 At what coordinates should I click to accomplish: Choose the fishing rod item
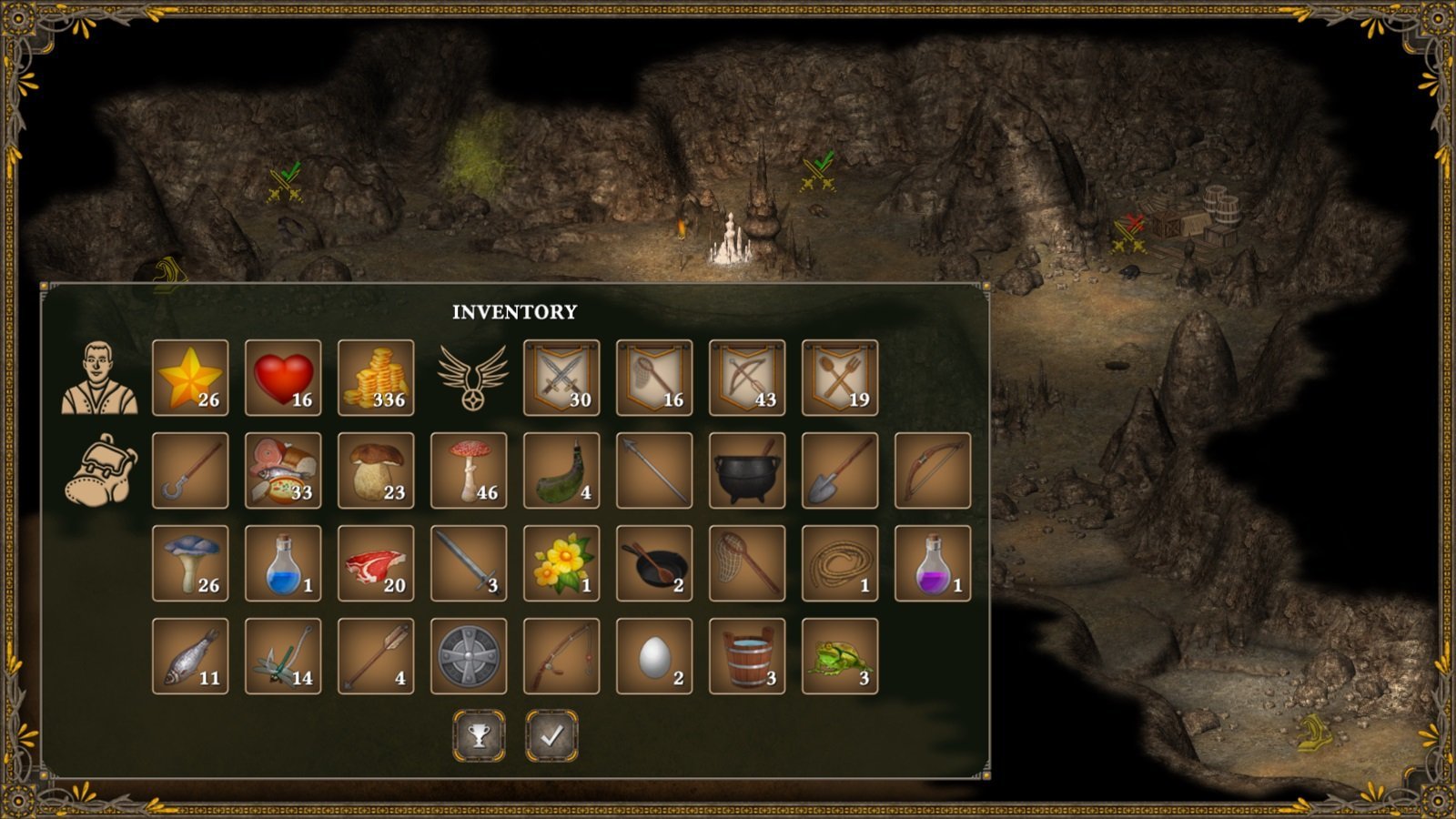pos(561,656)
